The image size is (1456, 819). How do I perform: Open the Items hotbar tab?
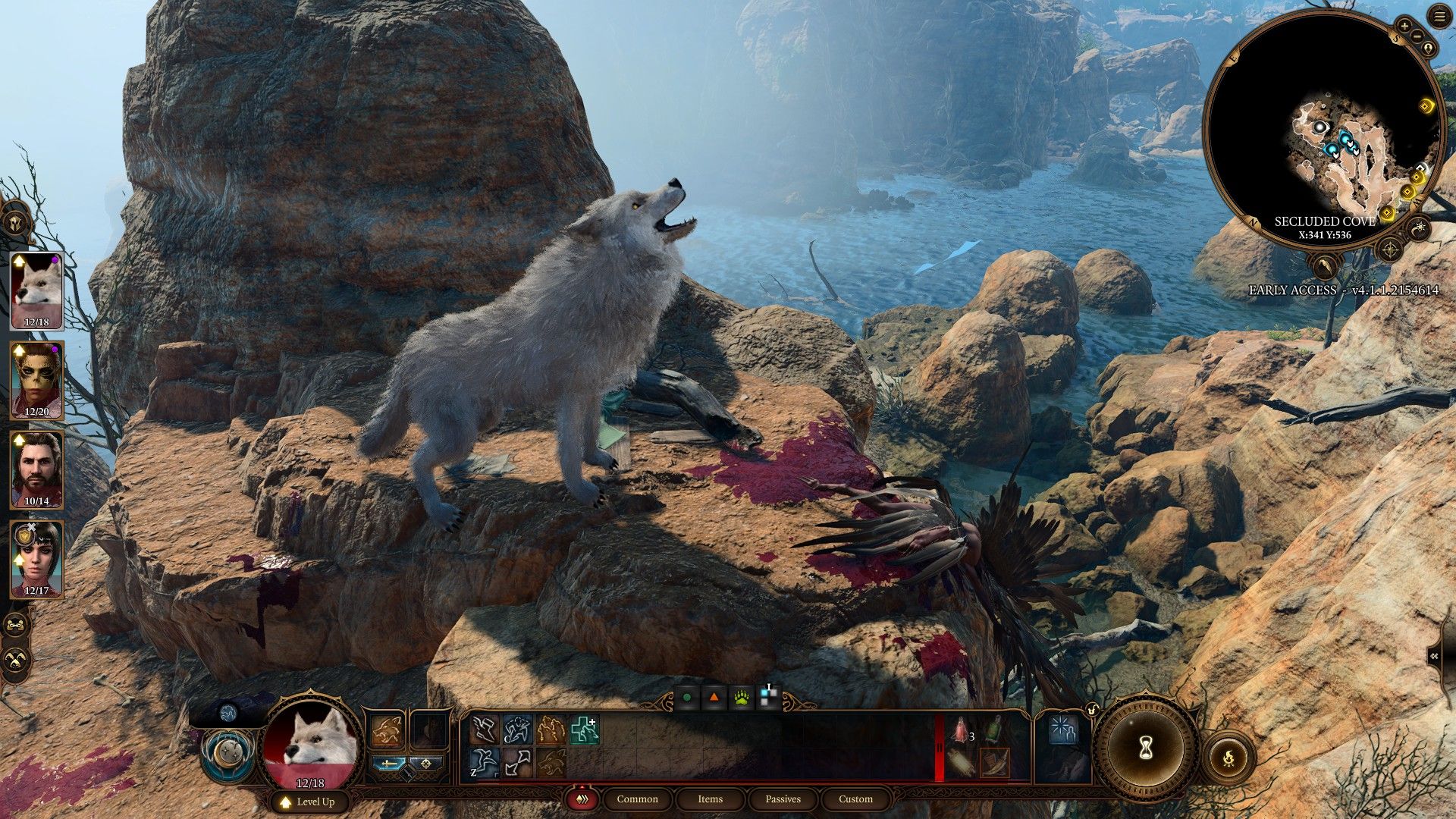point(710,799)
